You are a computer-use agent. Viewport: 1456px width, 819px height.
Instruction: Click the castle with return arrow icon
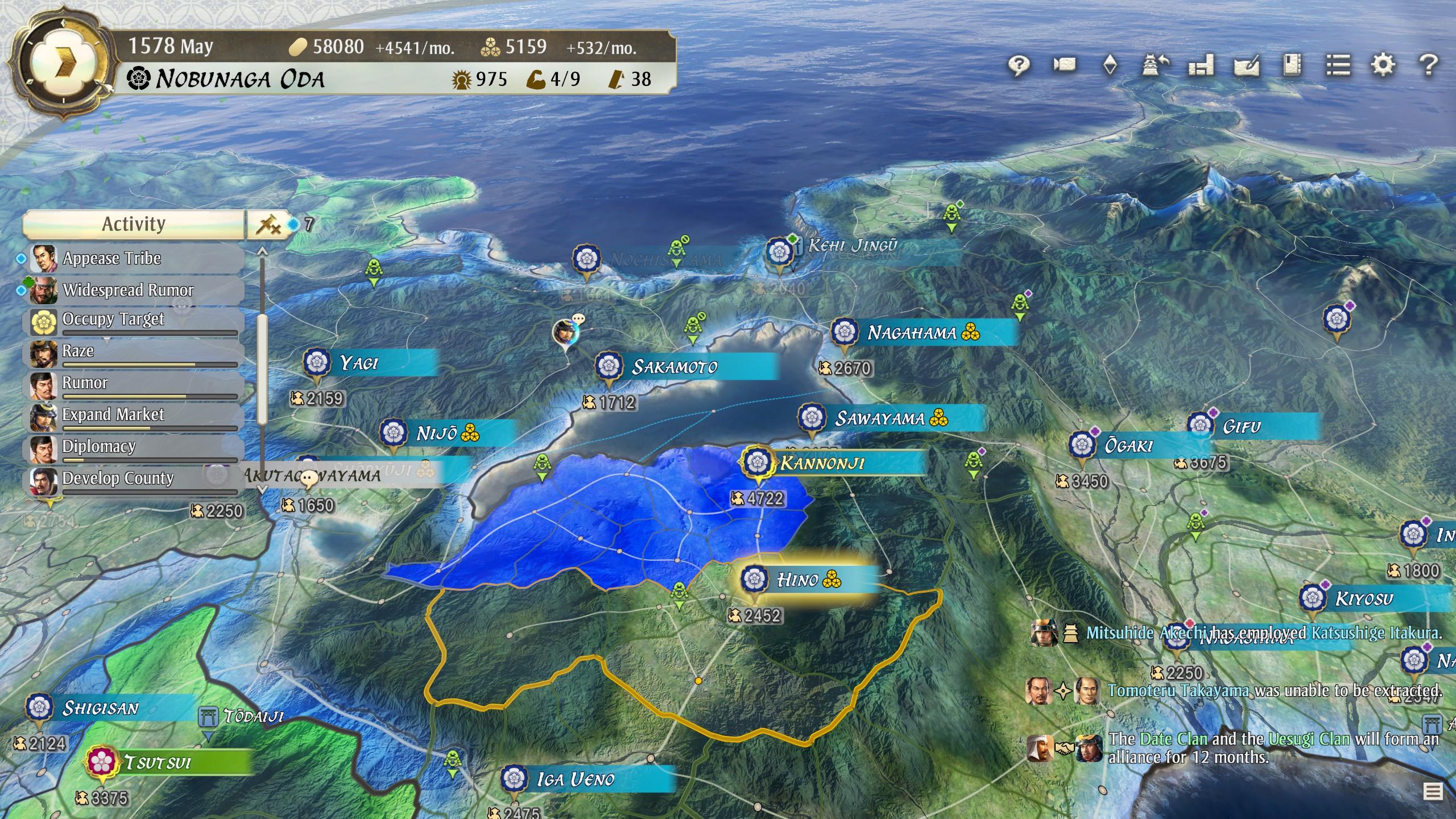pyautogui.click(x=1155, y=65)
